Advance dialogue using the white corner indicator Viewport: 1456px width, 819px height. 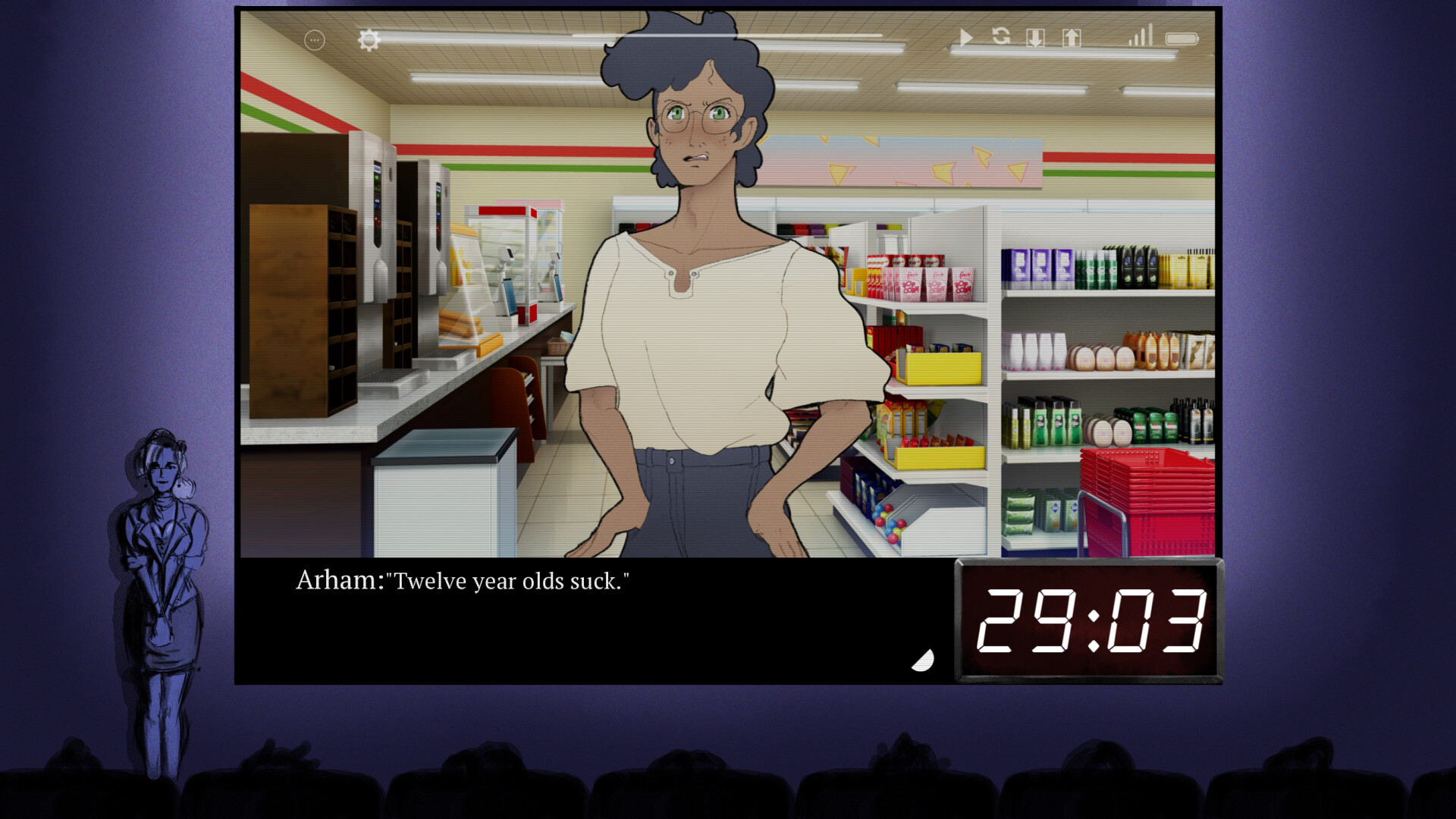924,661
